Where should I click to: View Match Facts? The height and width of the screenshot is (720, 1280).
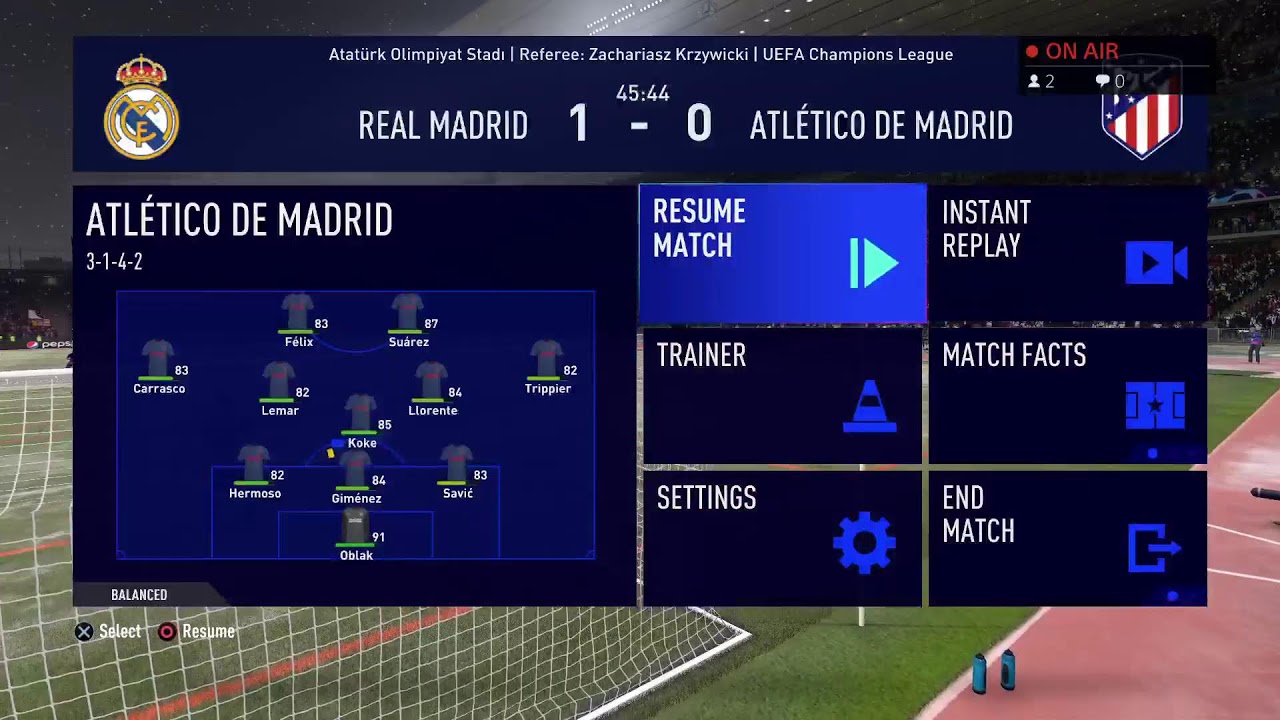(x=1067, y=396)
